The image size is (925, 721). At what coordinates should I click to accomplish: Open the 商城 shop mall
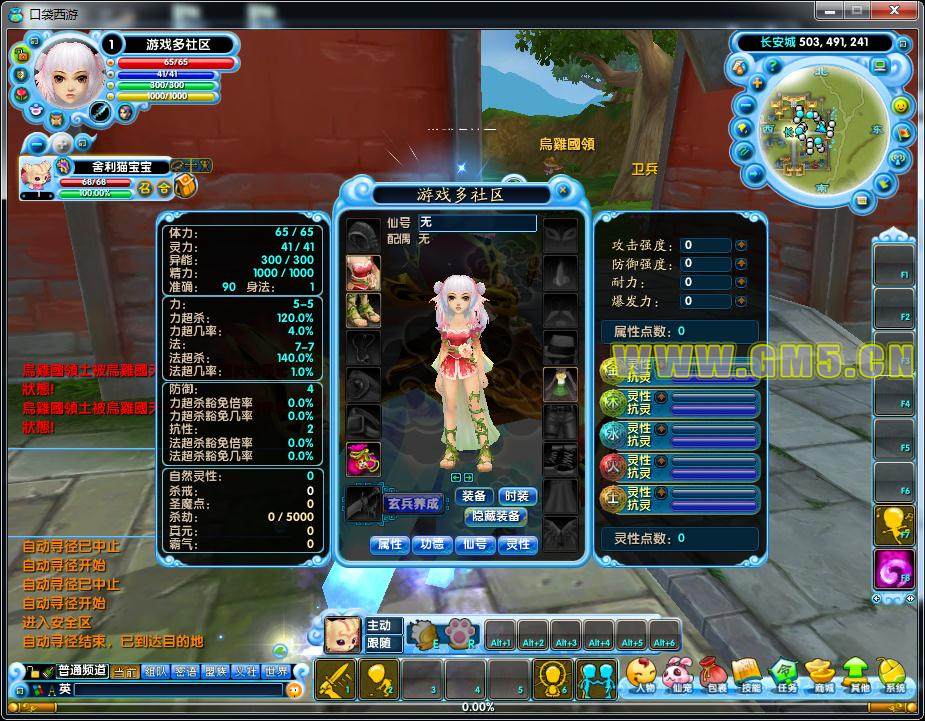click(822, 674)
